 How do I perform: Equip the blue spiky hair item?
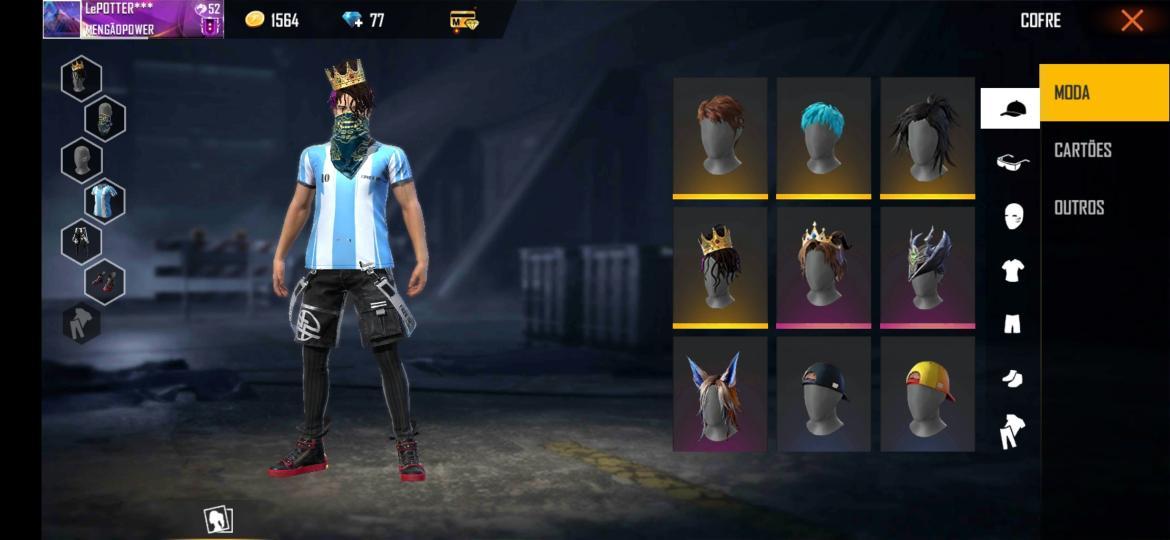coord(824,137)
